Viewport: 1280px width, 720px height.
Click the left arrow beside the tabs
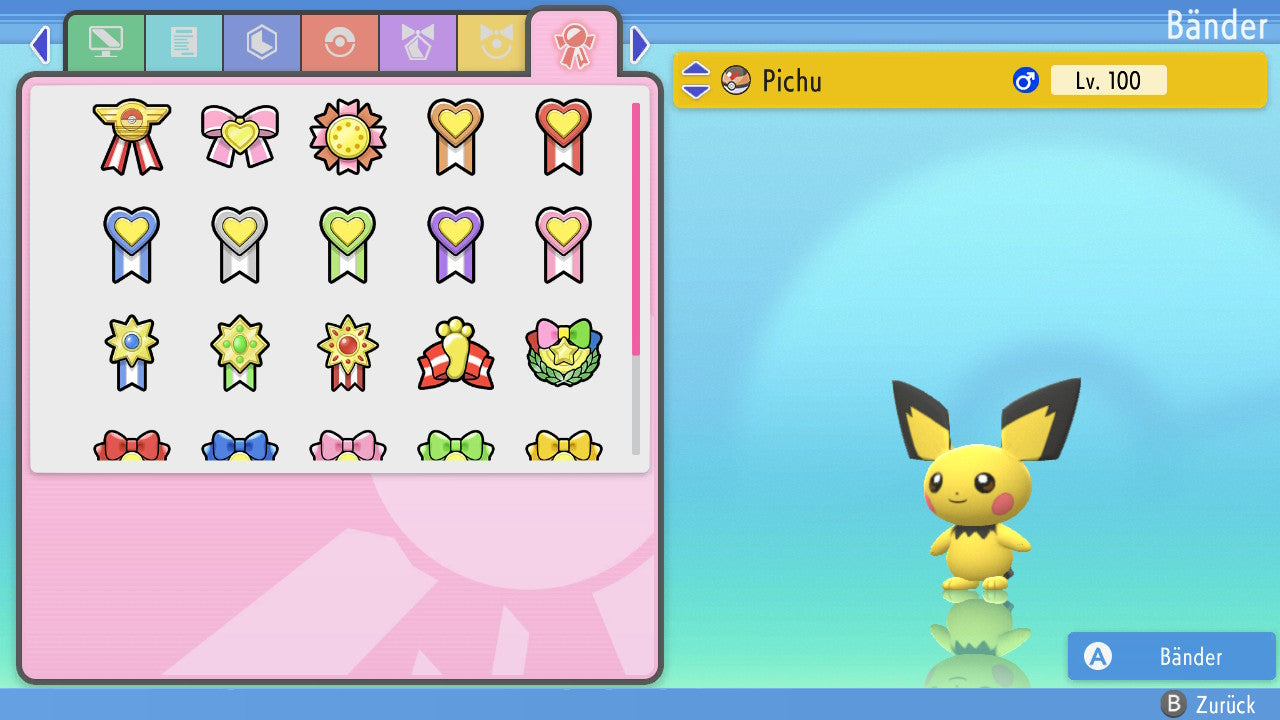[x=40, y=44]
